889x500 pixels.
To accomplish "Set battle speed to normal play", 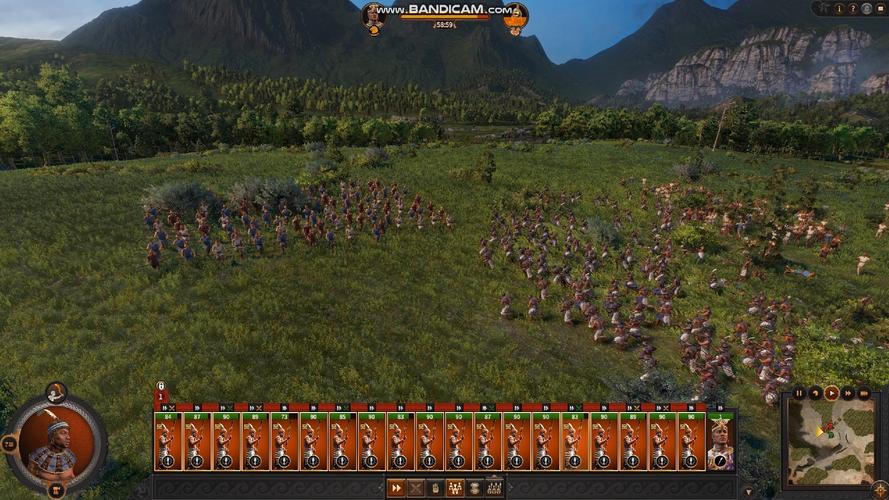I will [831, 393].
